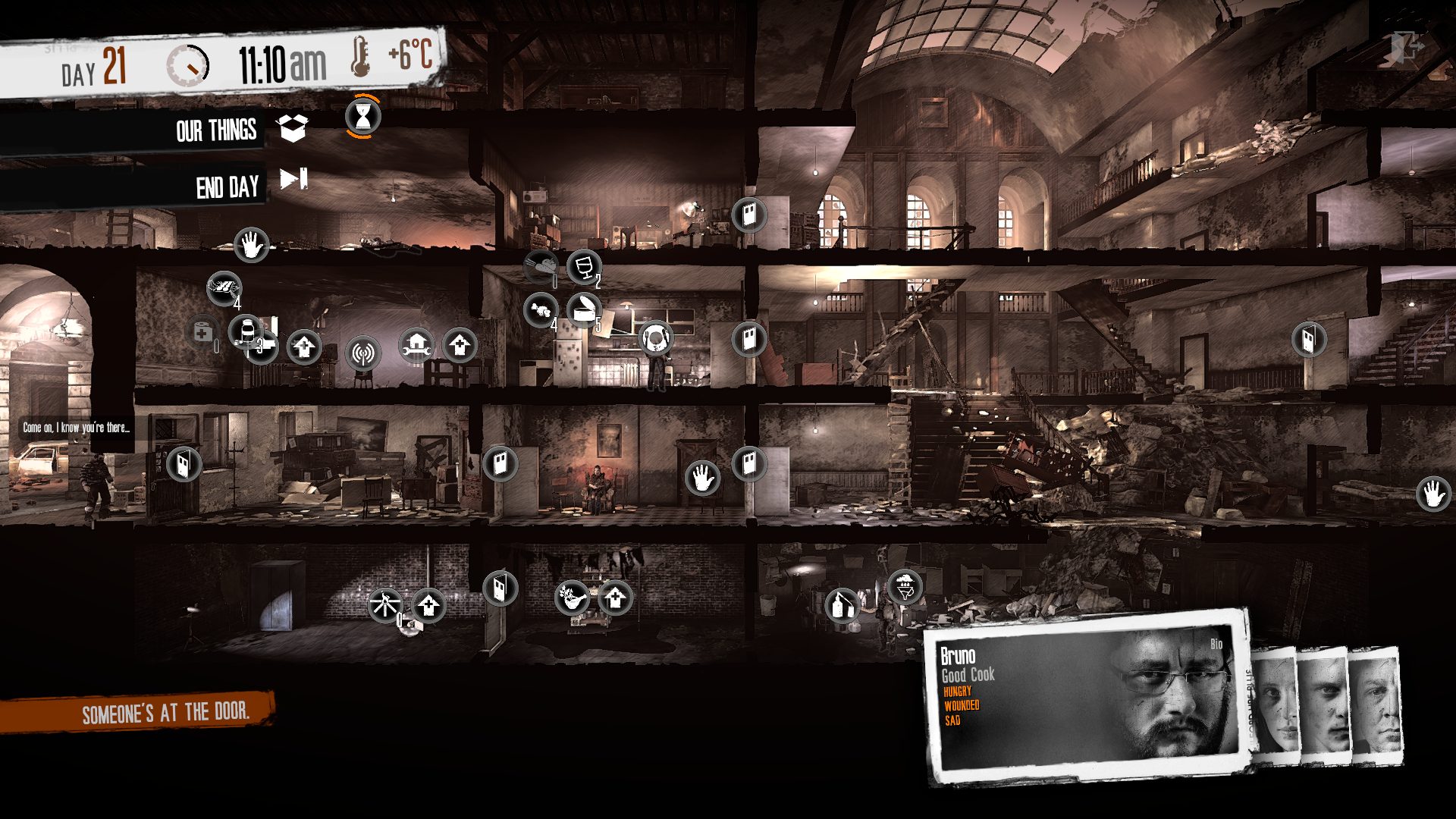Select the pill bottle medicine icon
1456x819 pixels.
pos(246,332)
